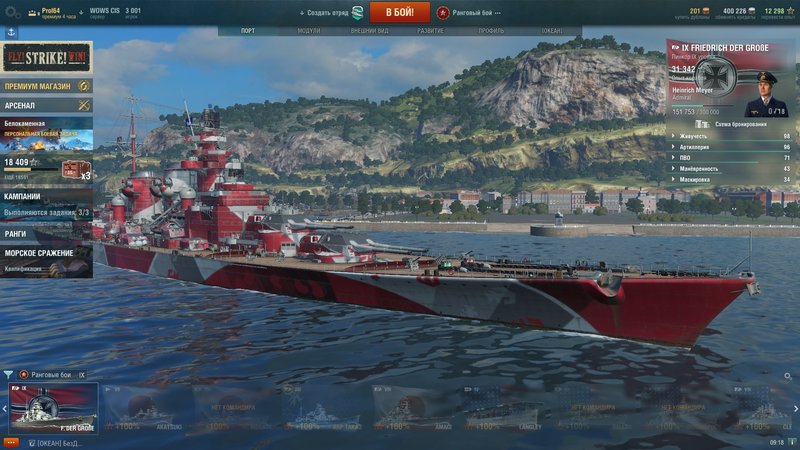Open the ПРЕМИУМ МАГАЗИН

click(x=46, y=87)
